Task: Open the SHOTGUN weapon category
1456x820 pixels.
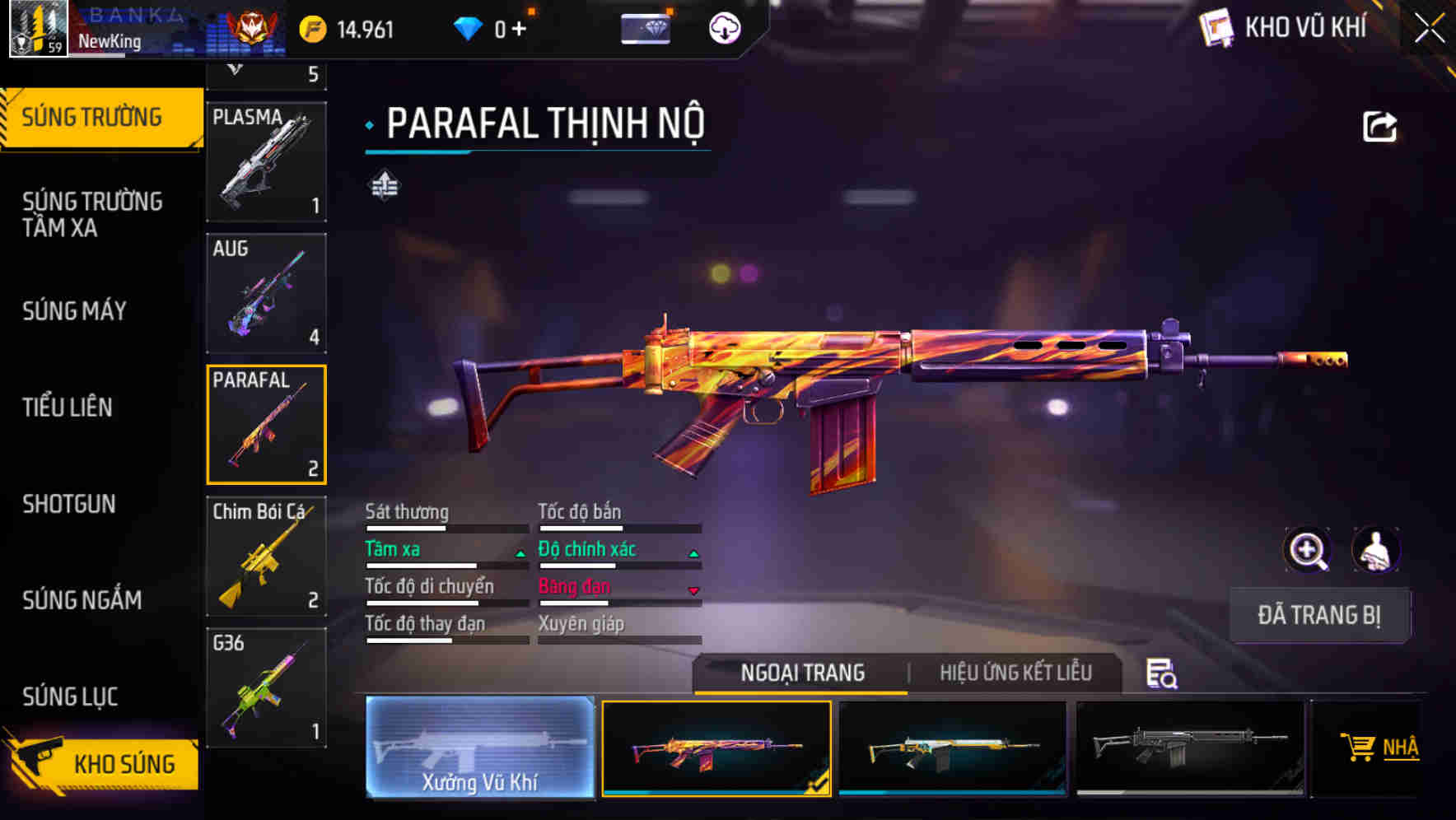Action: point(69,504)
